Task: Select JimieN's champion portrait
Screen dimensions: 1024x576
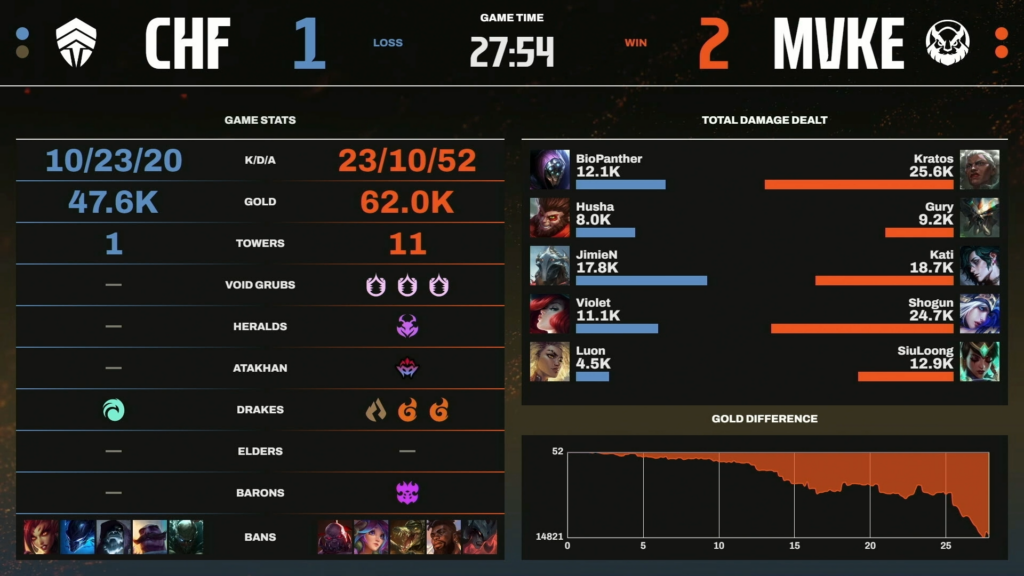Action: coord(550,266)
